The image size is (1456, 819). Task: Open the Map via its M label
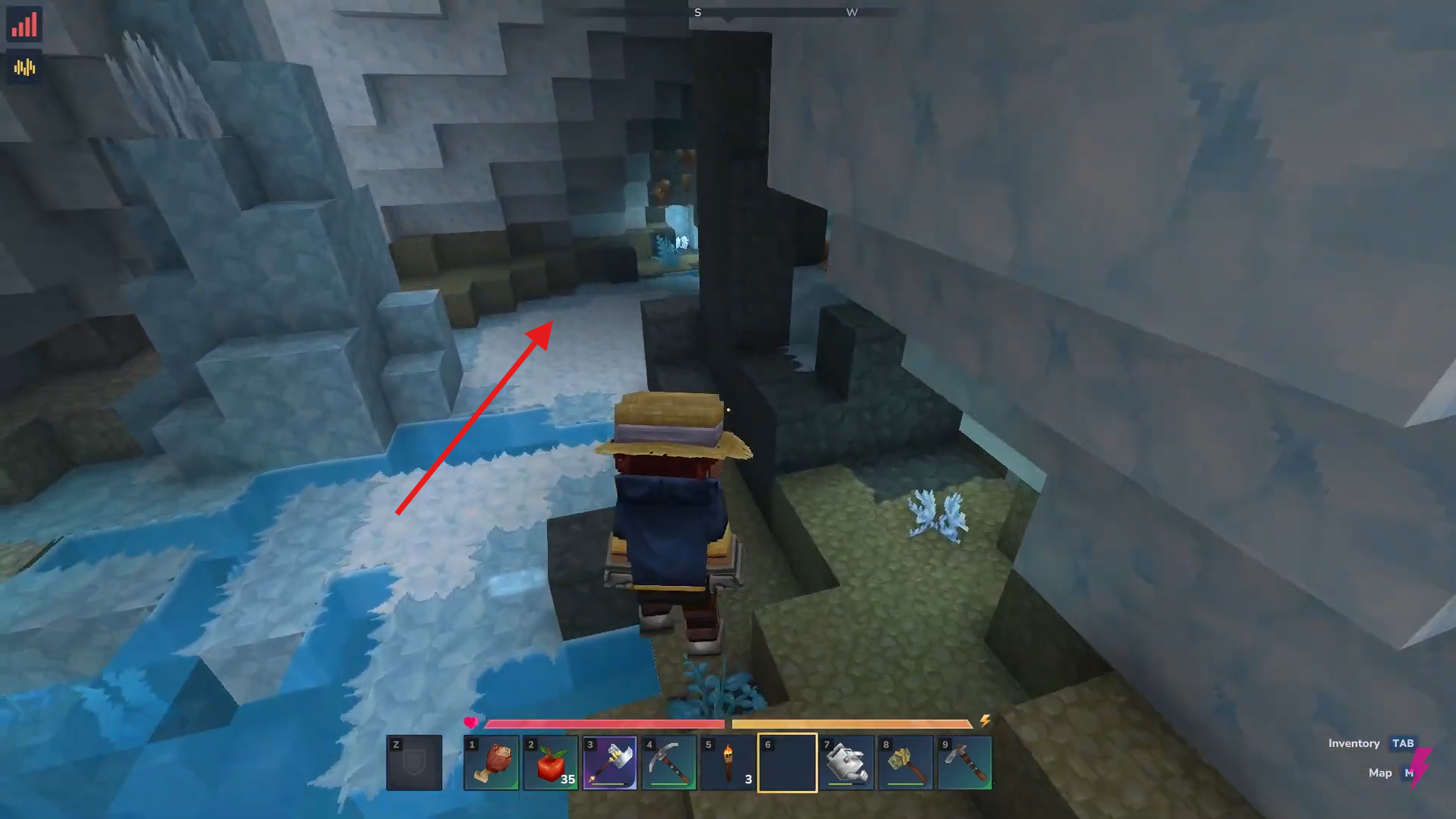coord(1379,772)
